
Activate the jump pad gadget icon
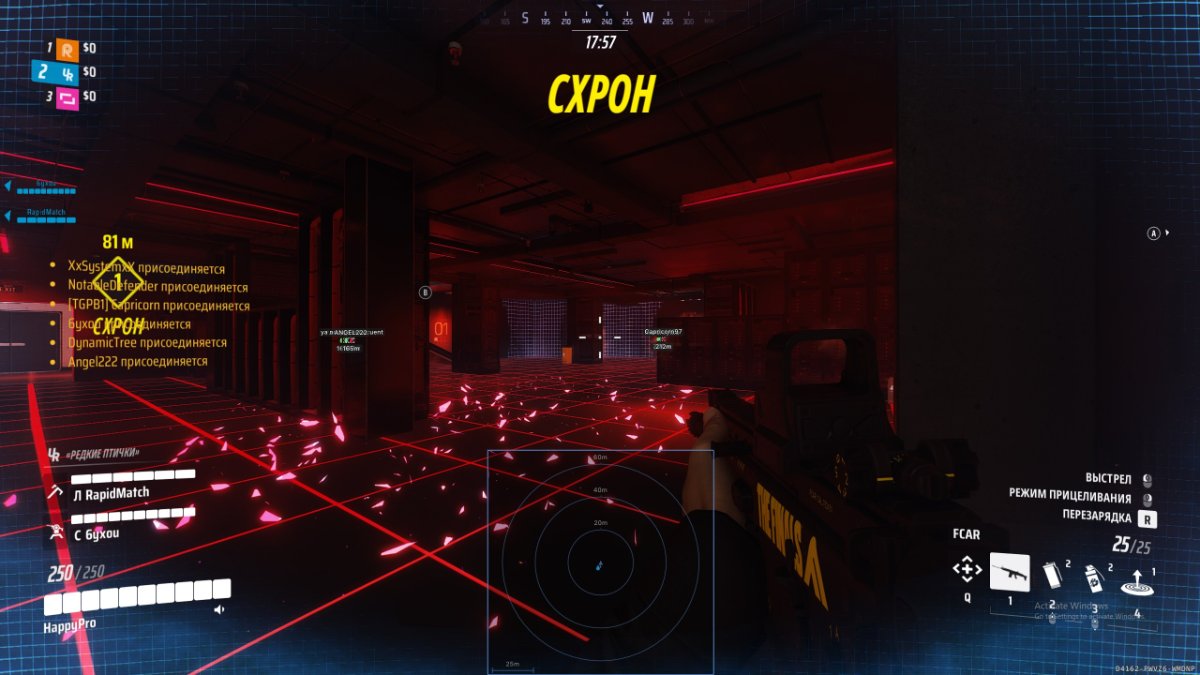[1136, 580]
